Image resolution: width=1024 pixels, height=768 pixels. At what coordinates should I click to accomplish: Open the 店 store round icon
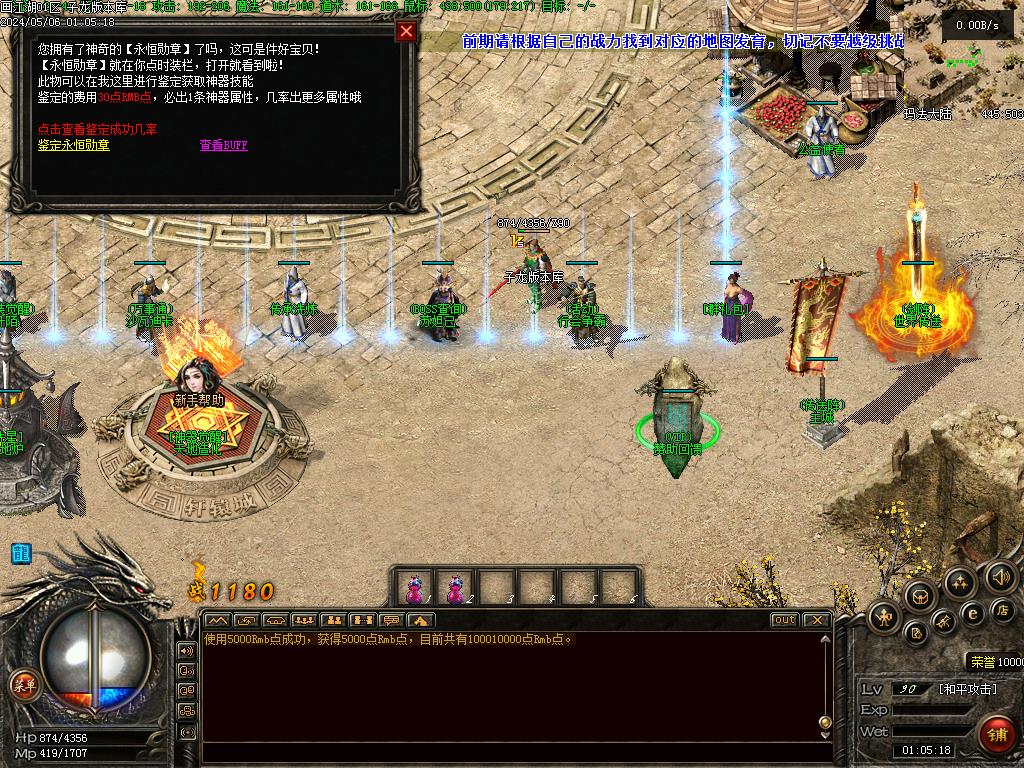point(1001,609)
